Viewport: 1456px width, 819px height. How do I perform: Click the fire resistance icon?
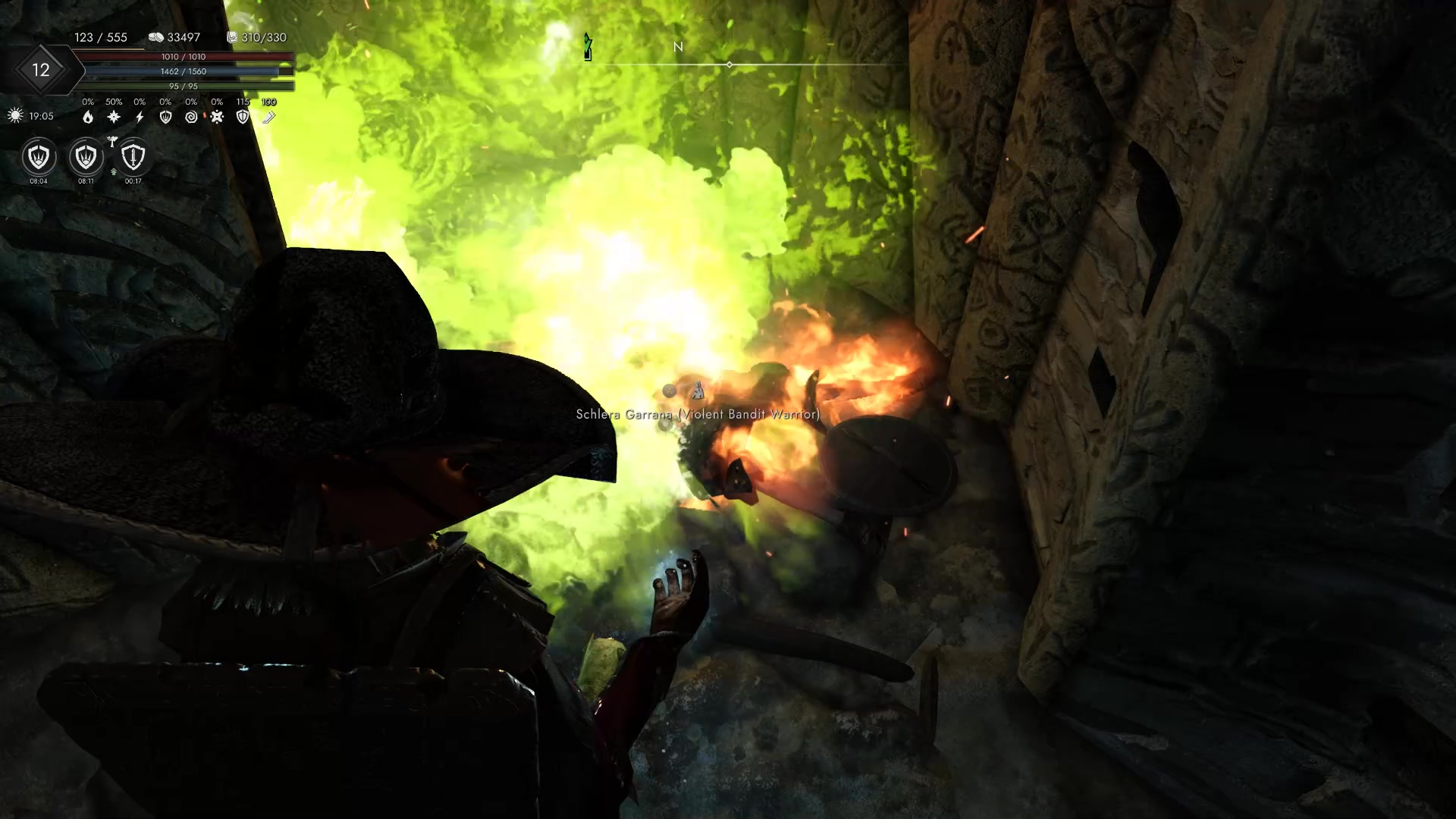pyautogui.click(x=89, y=117)
